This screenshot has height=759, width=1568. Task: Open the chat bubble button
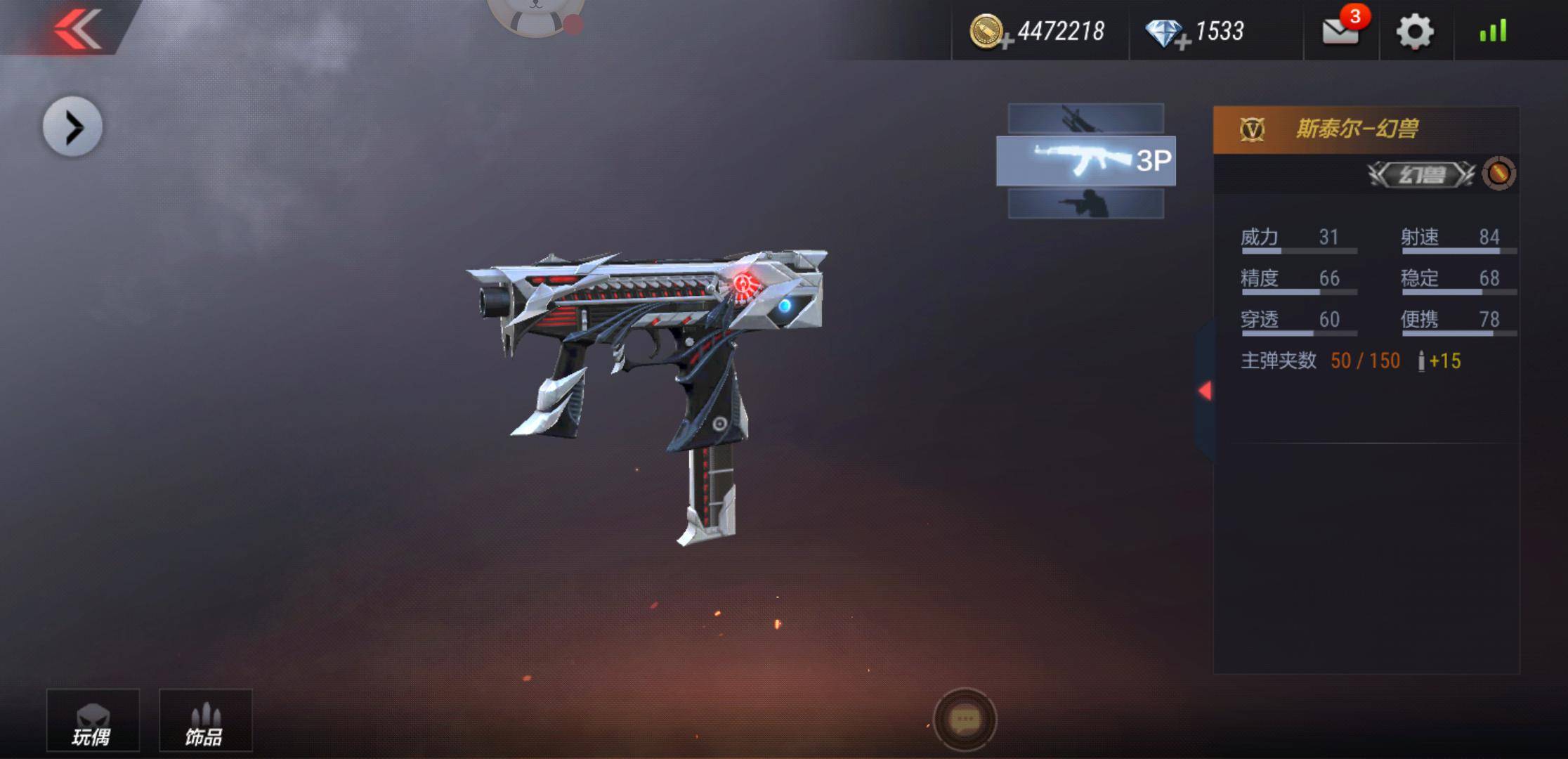pyautogui.click(x=965, y=720)
